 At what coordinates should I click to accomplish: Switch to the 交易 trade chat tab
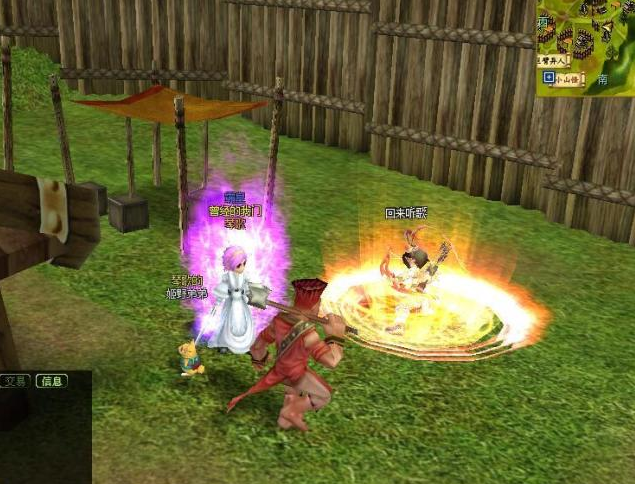click(x=15, y=381)
